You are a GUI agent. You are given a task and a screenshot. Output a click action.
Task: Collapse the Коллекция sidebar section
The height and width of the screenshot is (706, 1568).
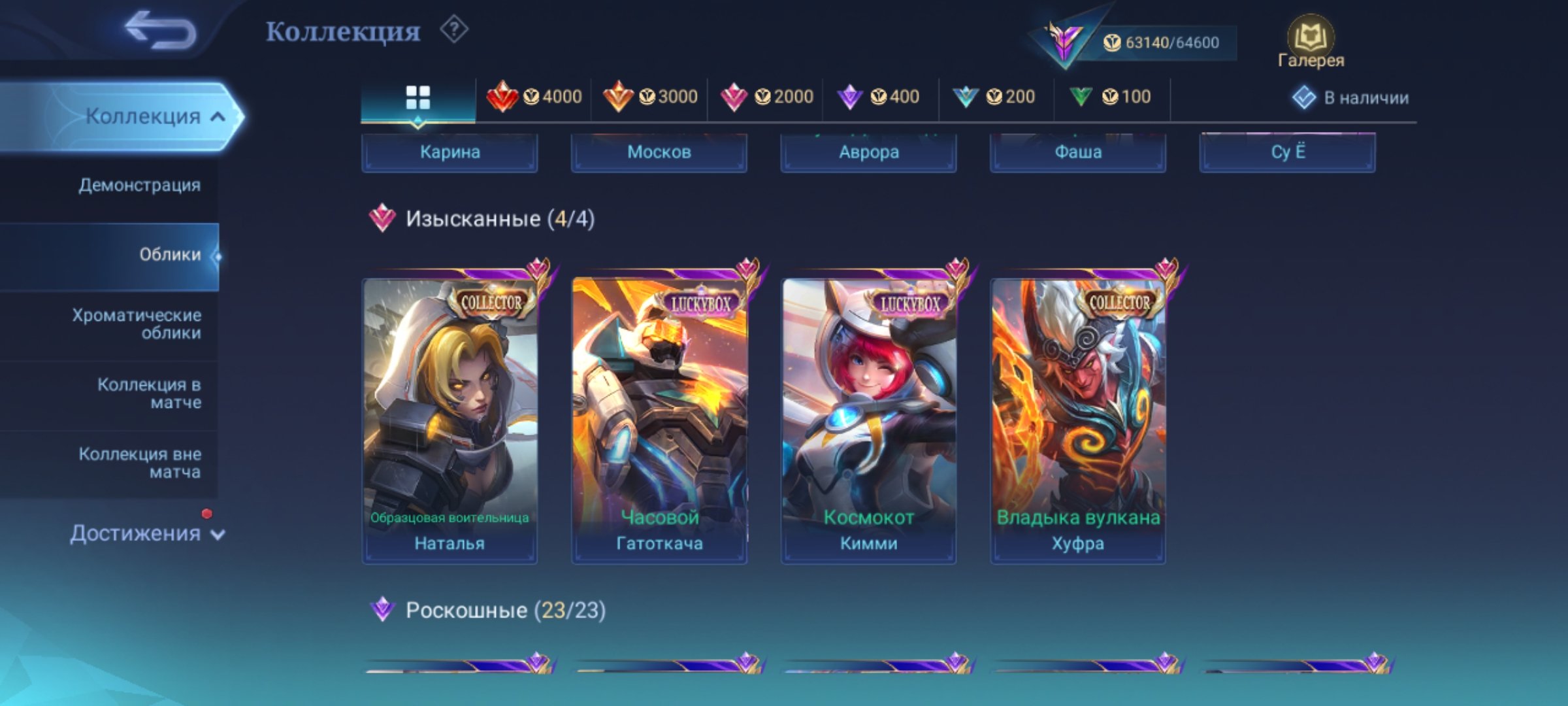(x=148, y=116)
